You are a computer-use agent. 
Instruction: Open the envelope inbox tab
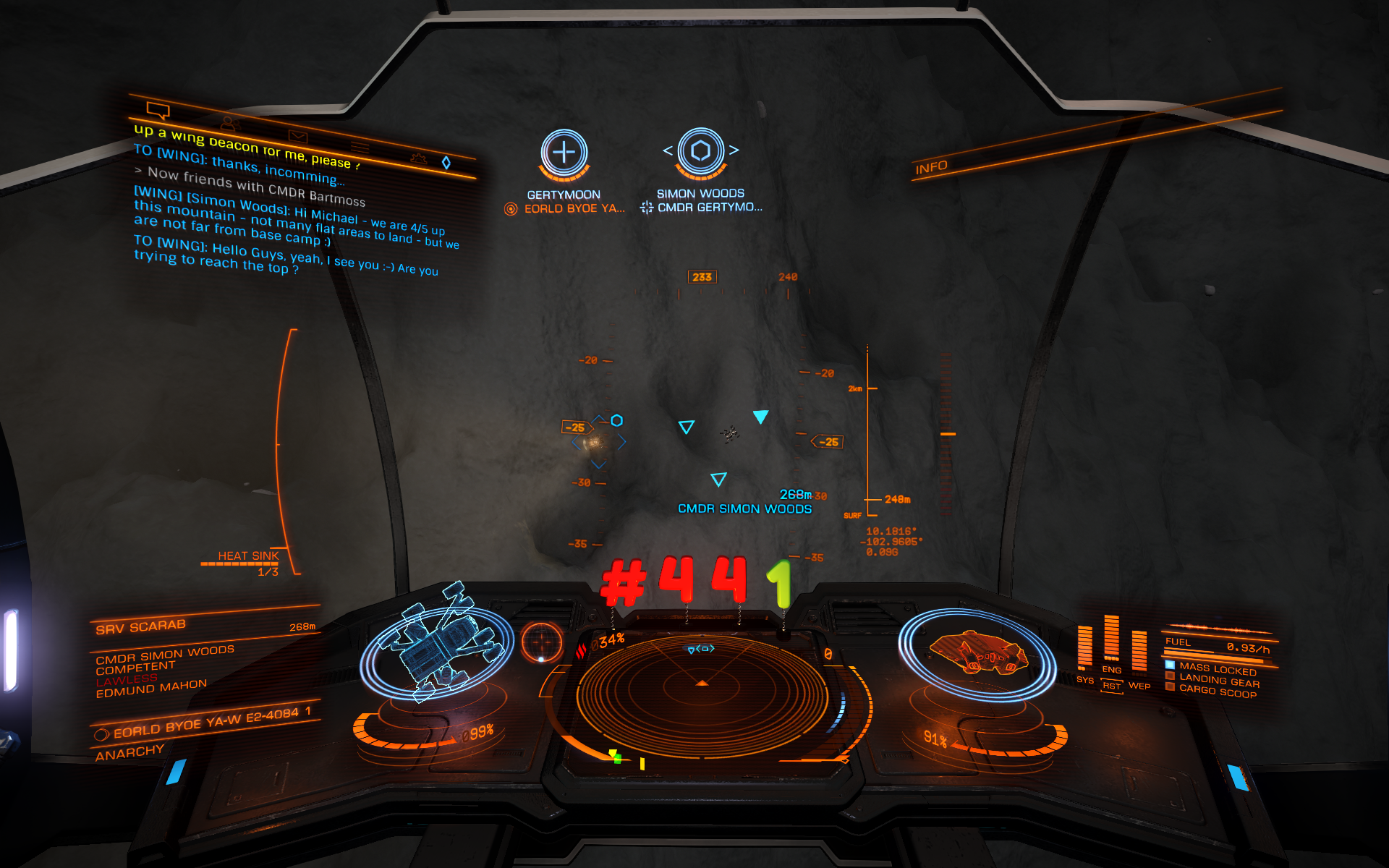click(297, 136)
